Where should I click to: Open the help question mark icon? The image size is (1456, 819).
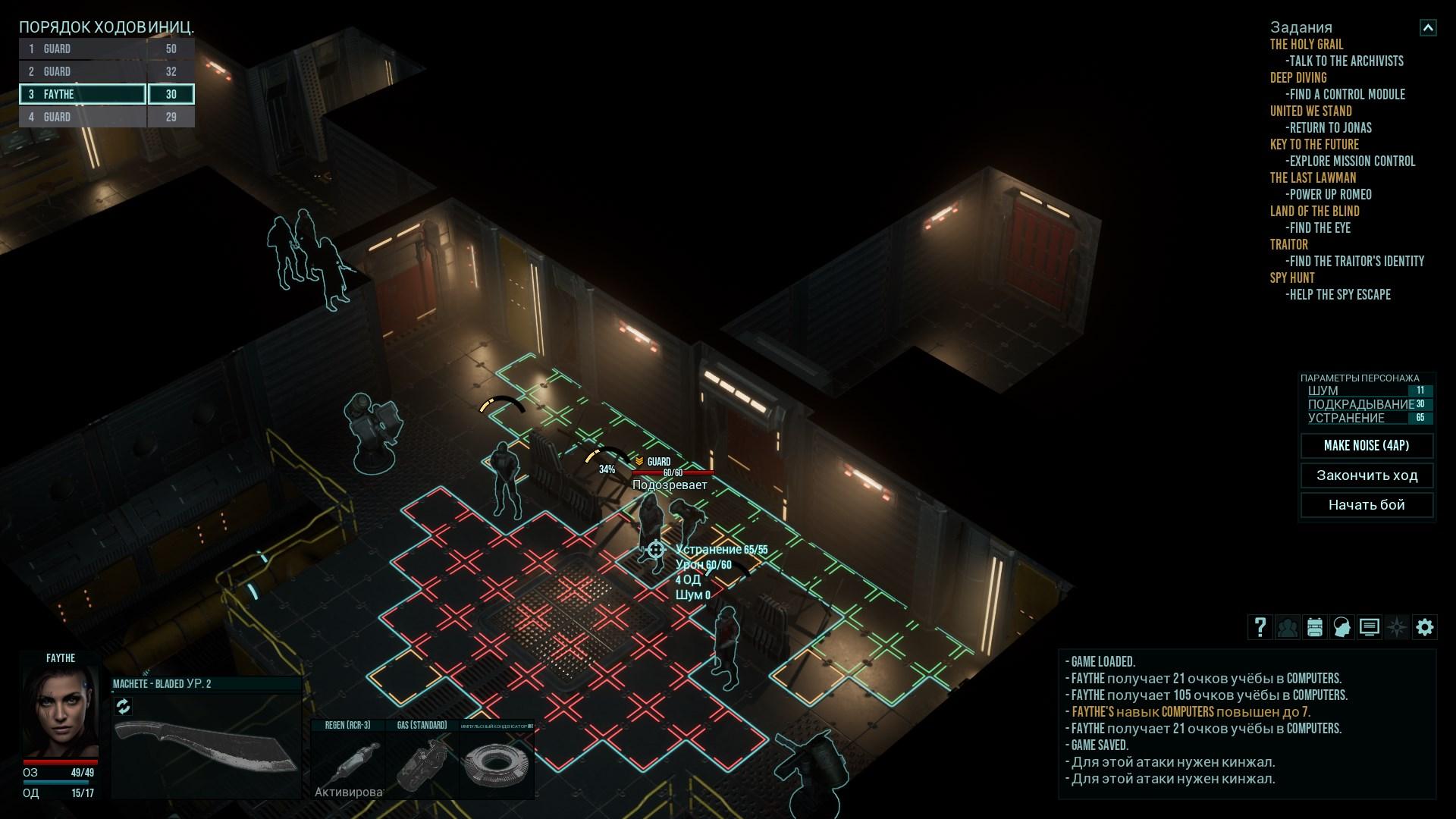tap(1260, 627)
